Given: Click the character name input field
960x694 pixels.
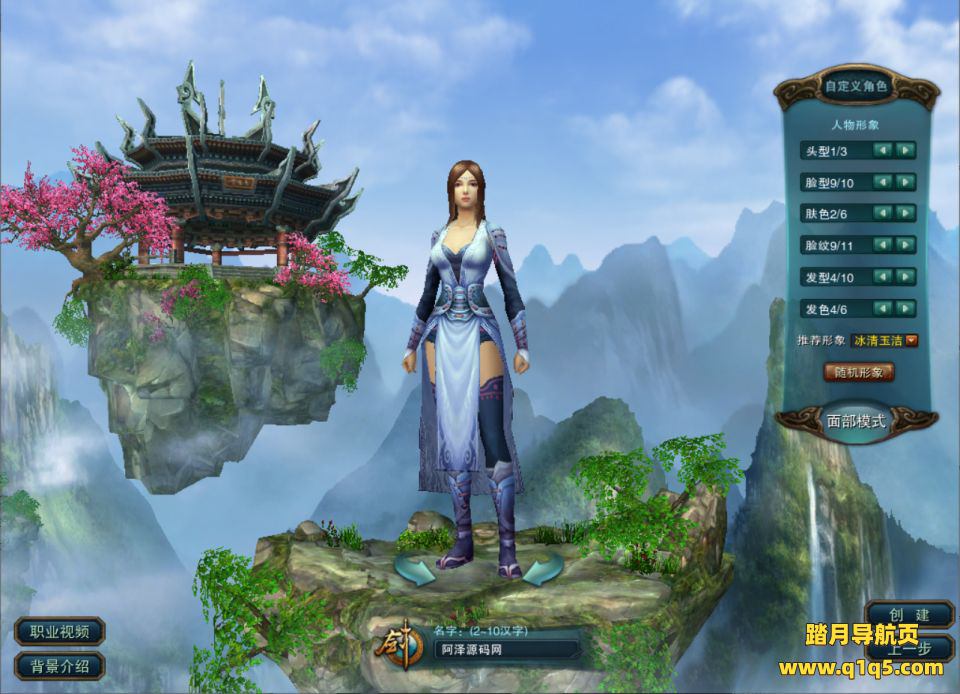Looking at the screenshot, I should pos(507,650).
